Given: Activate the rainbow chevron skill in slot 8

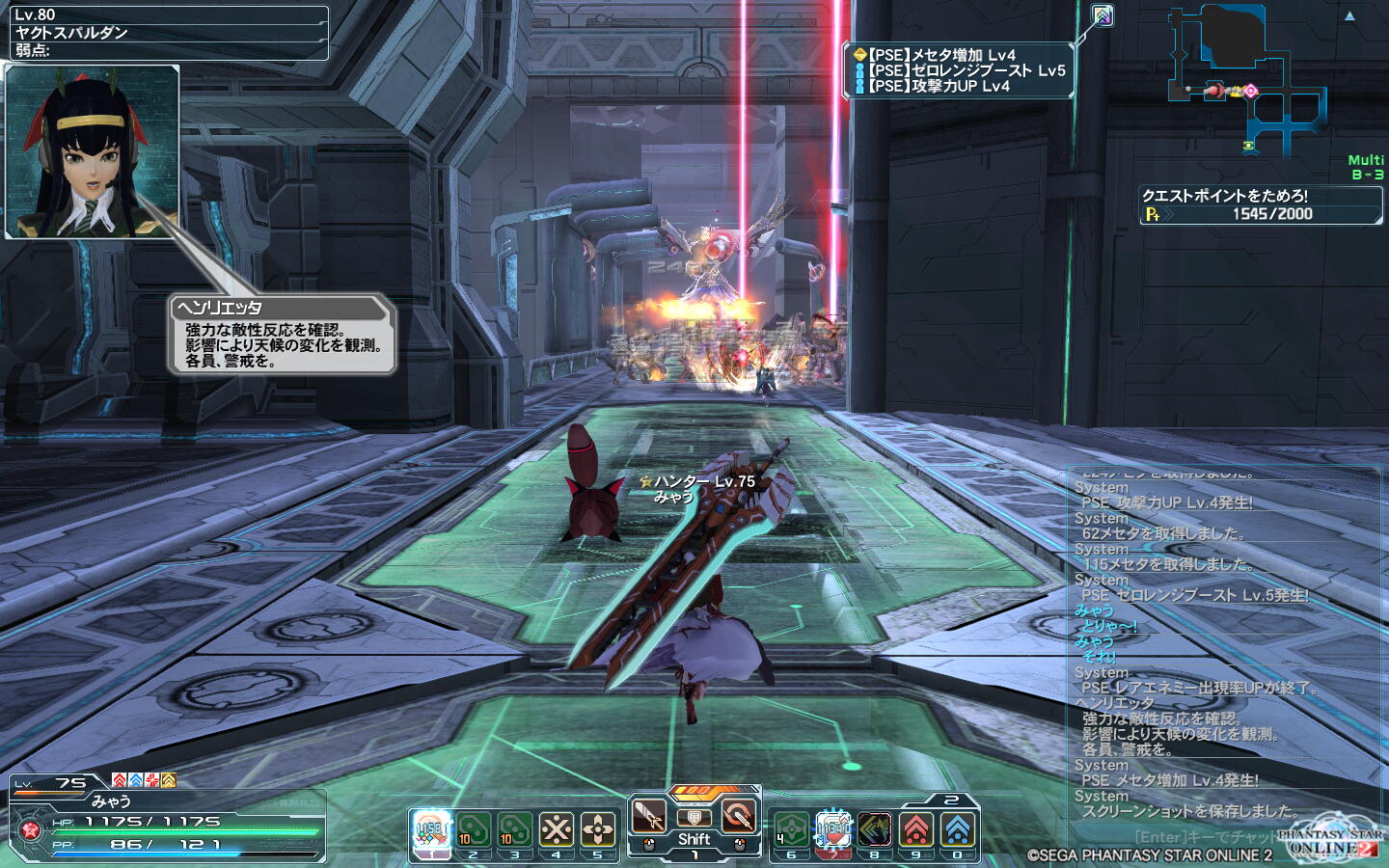Looking at the screenshot, I should point(875,829).
